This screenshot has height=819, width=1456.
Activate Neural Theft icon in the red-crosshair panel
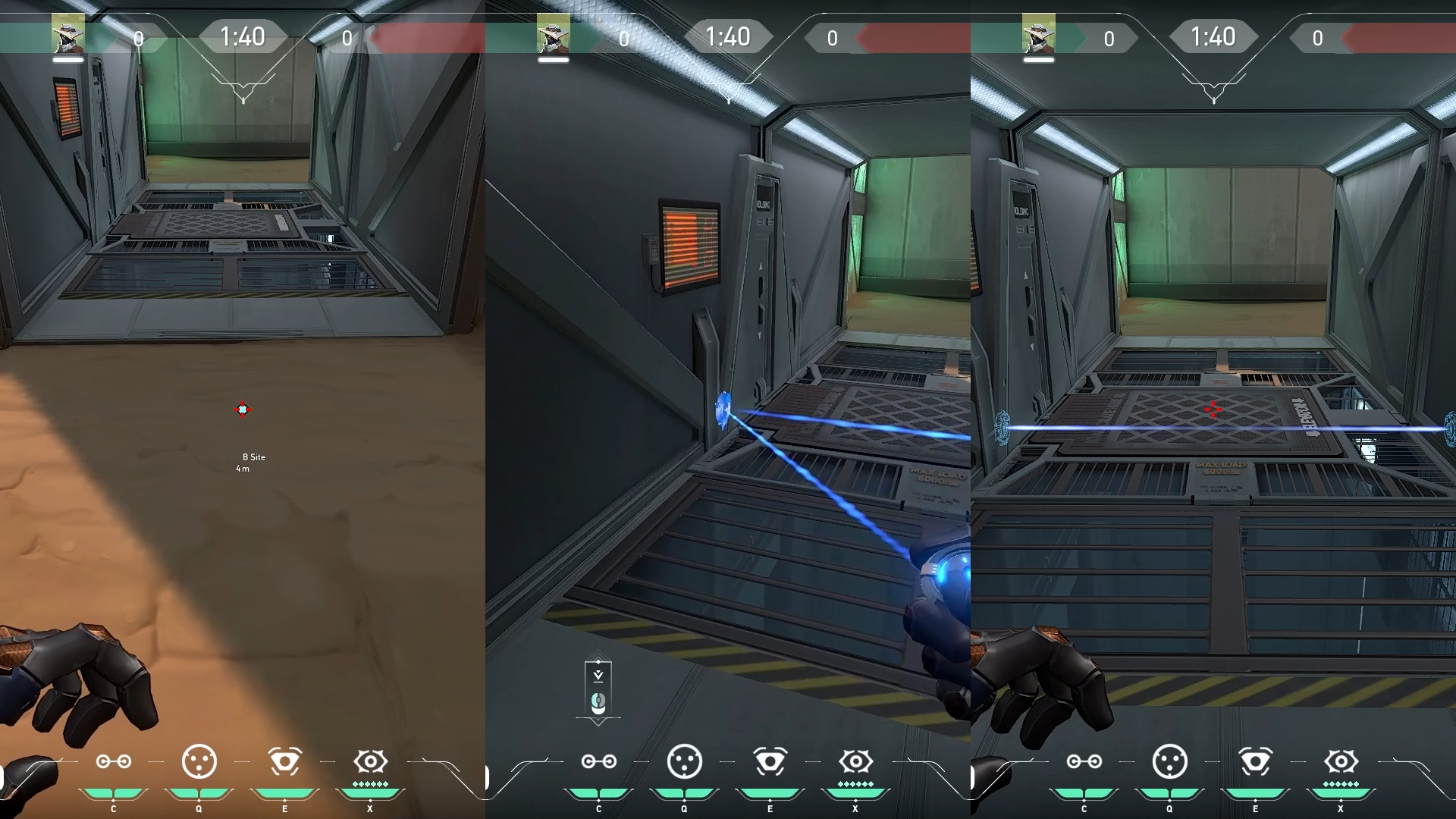[1341, 761]
